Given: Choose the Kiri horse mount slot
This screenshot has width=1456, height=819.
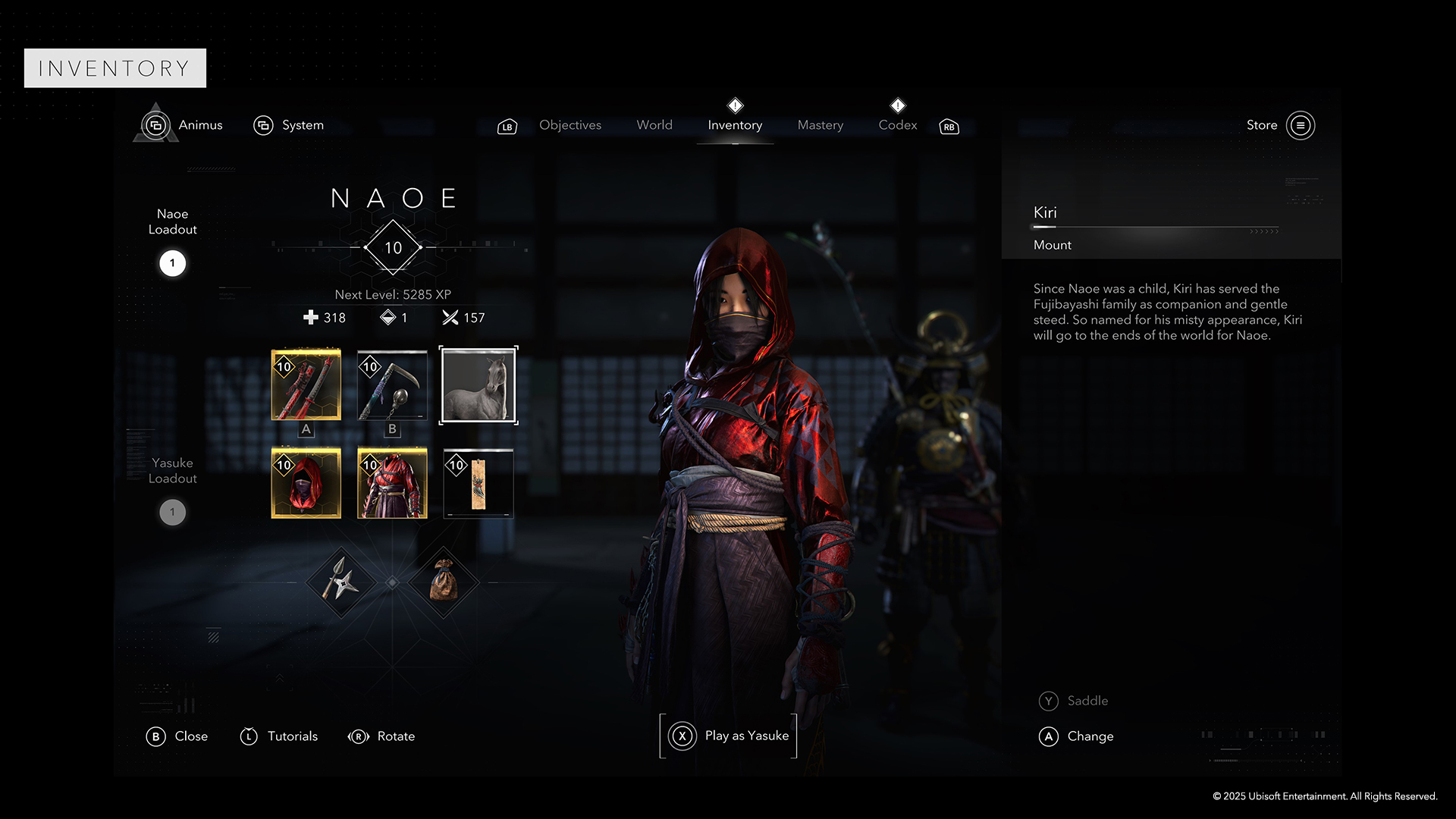Looking at the screenshot, I should point(478,385).
